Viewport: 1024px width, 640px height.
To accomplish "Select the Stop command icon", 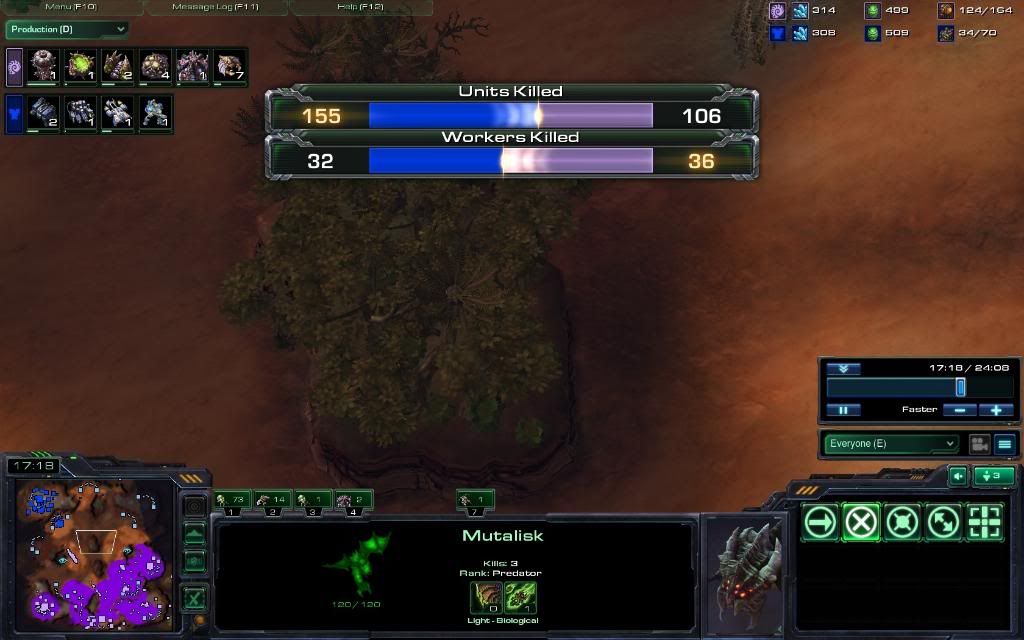I will [861, 522].
